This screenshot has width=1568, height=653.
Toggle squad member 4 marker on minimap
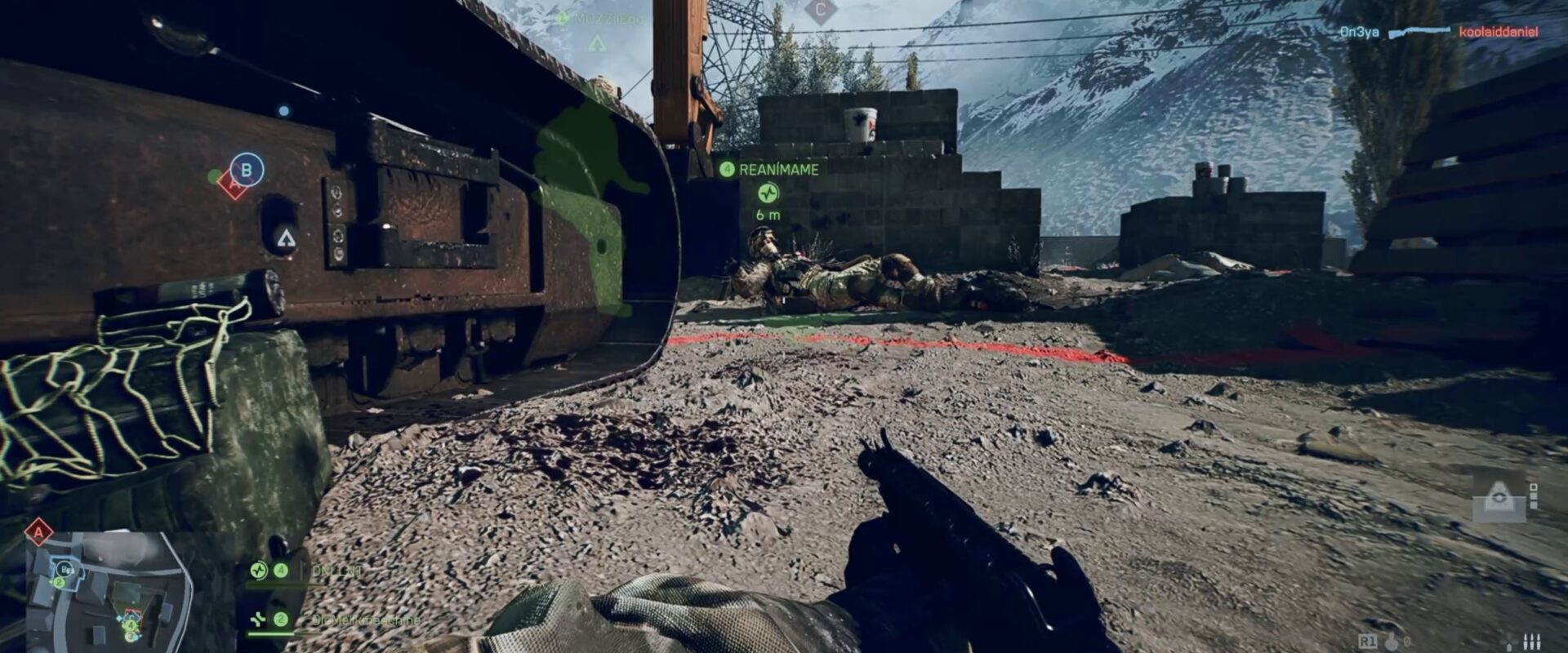tap(131, 625)
